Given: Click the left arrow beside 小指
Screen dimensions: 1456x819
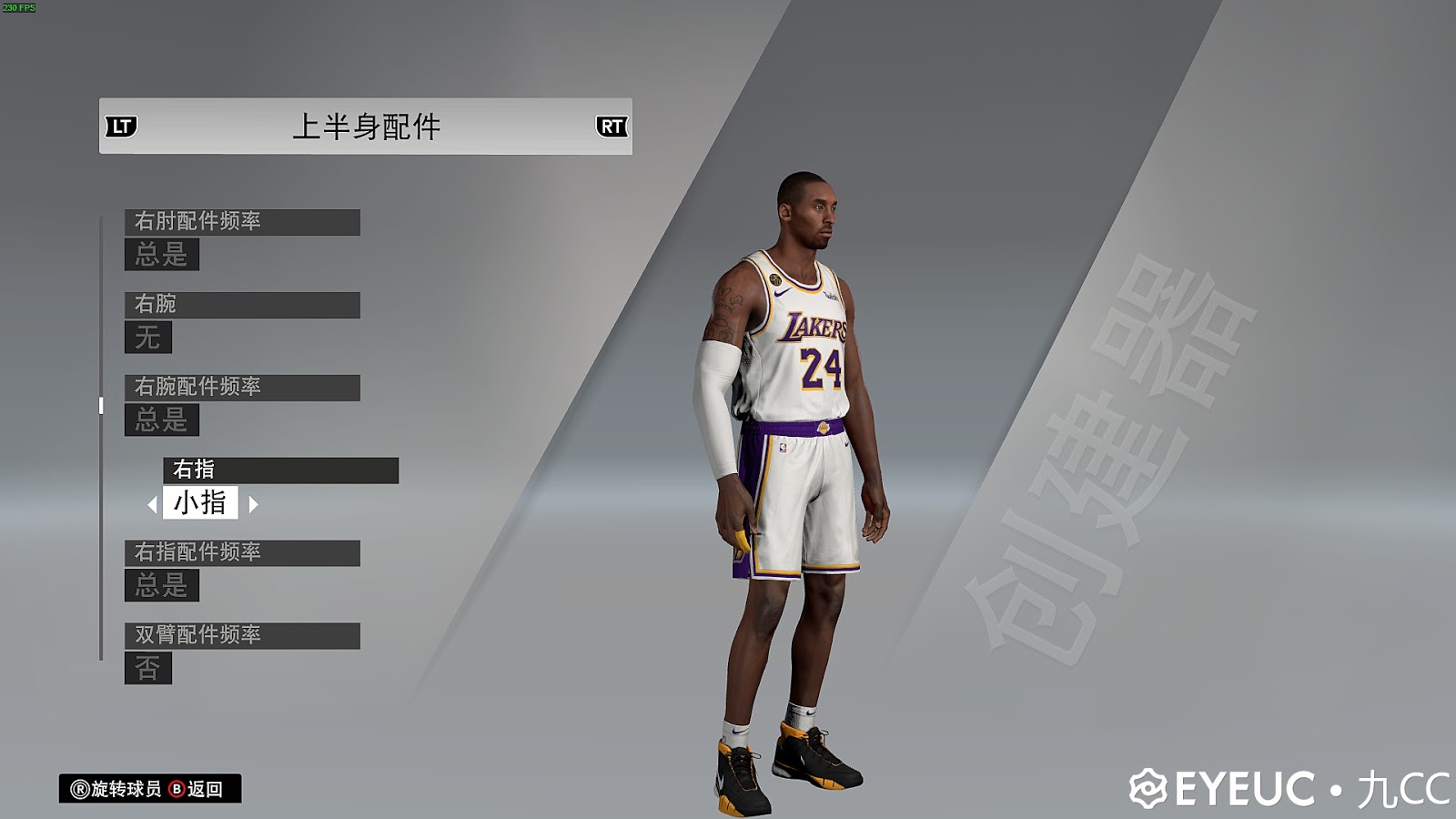Looking at the screenshot, I should point(155,502).
